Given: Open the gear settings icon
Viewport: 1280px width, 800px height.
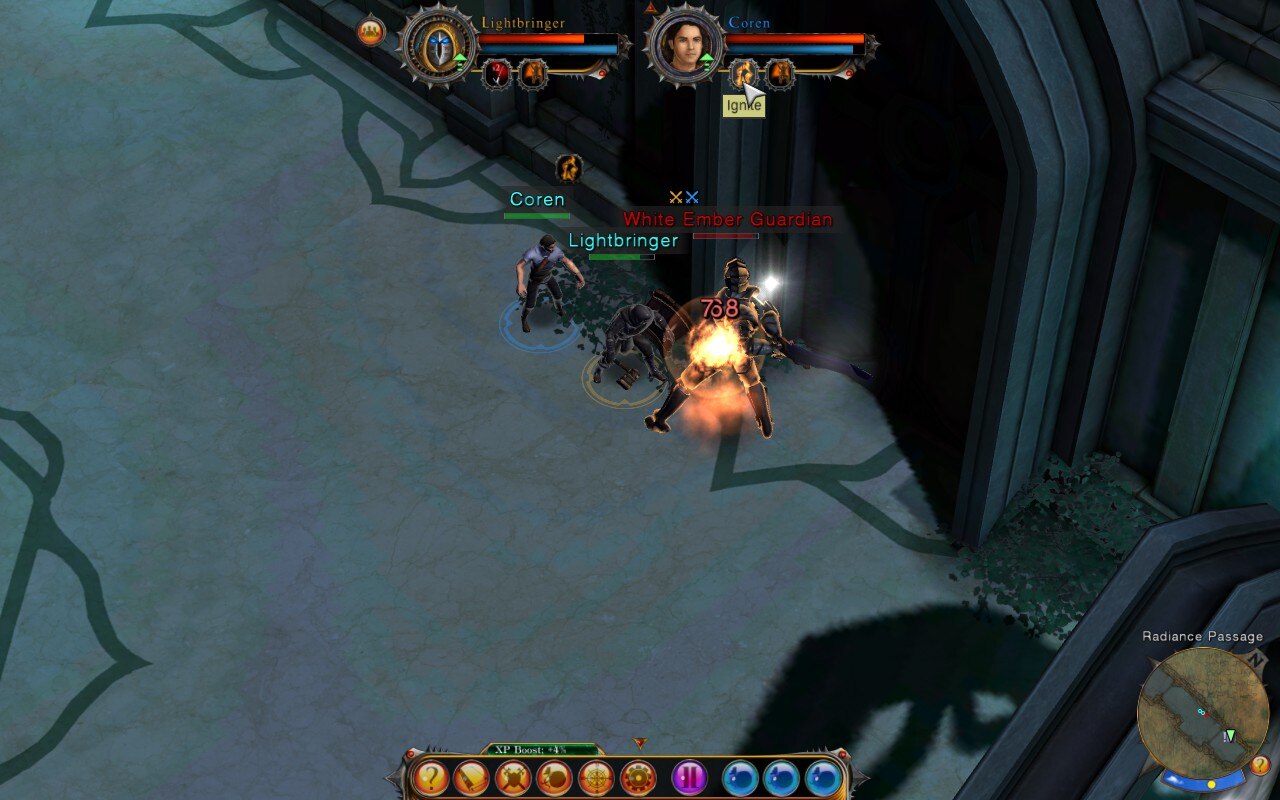Looking at the screenshot, I should (x=638, y=778).
